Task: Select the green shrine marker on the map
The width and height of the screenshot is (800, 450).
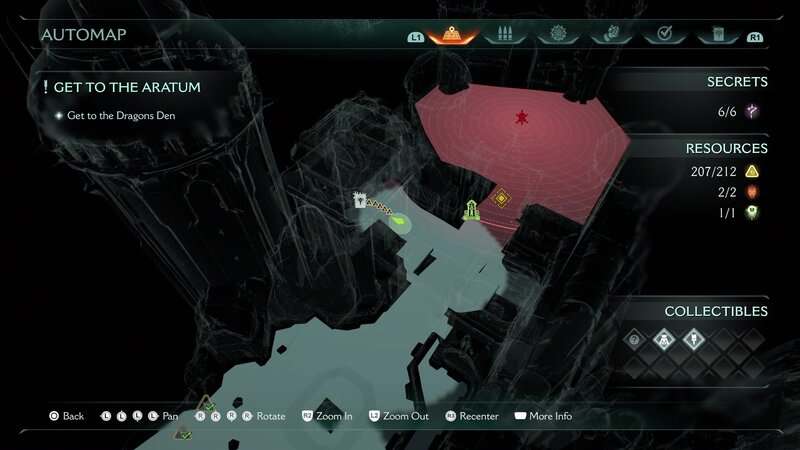Action: click(471, 209)
